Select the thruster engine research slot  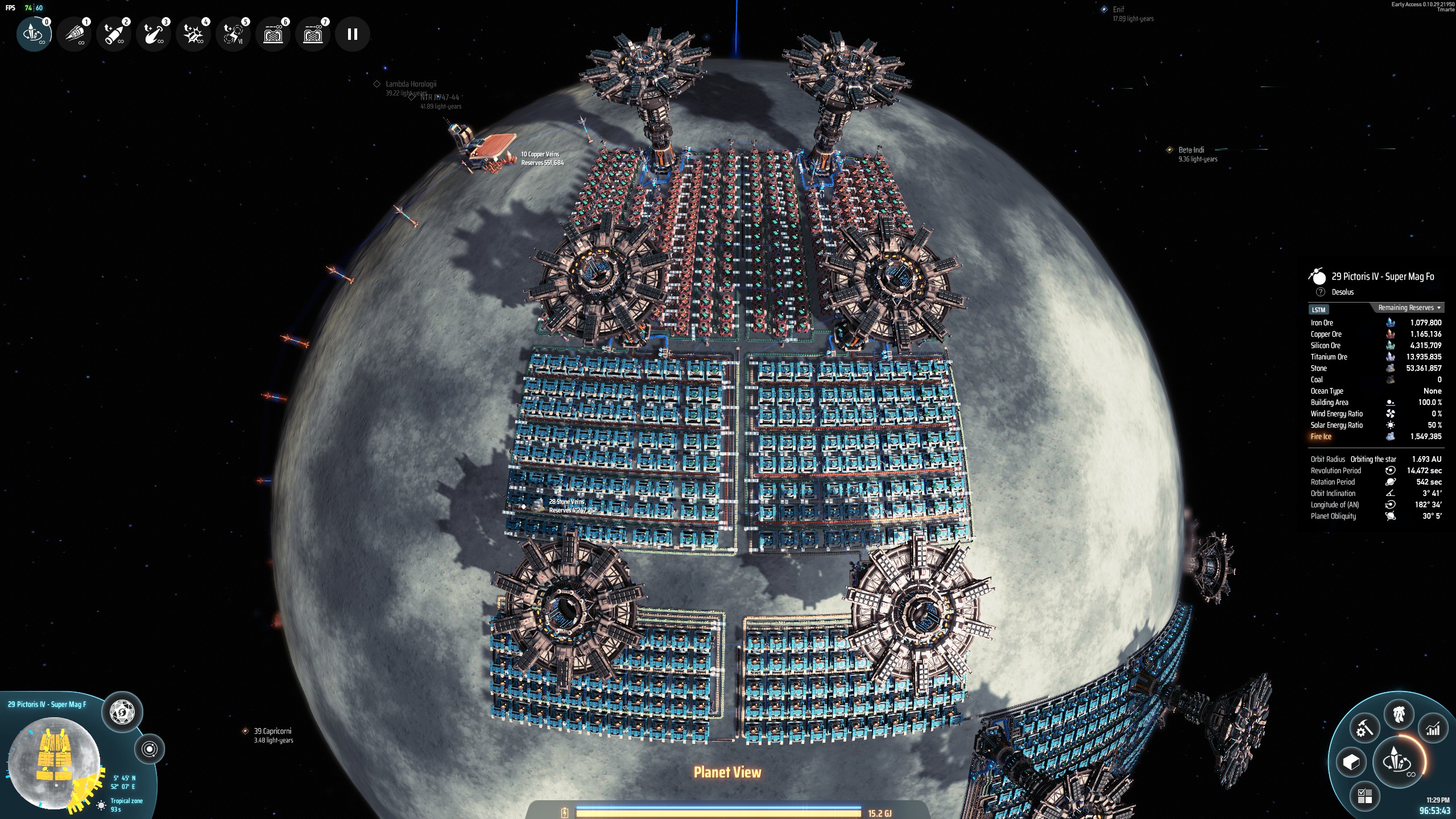pyautogui.click(x=74, y=34)
